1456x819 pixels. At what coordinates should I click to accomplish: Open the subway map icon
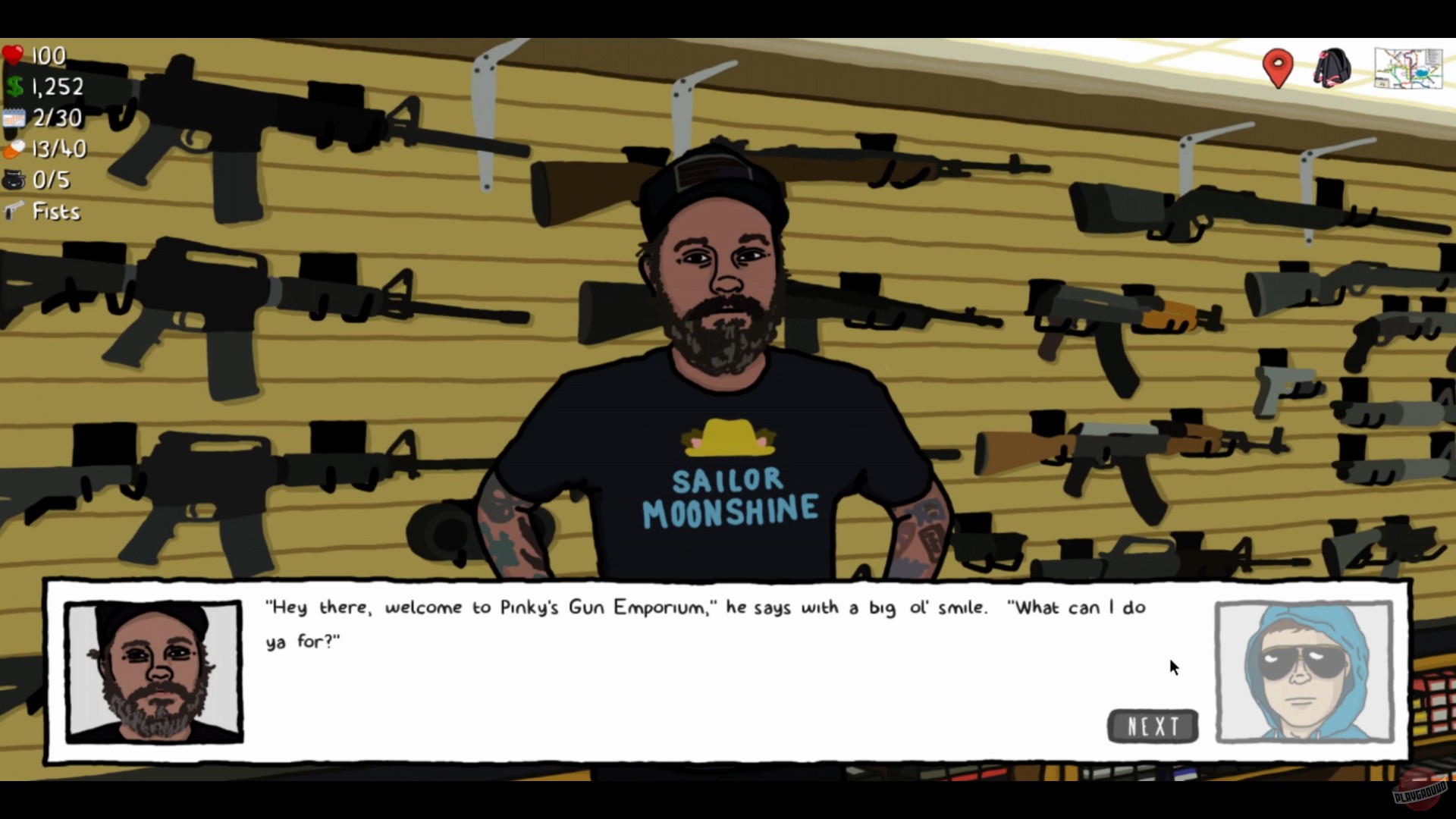tap(1408, 69)
